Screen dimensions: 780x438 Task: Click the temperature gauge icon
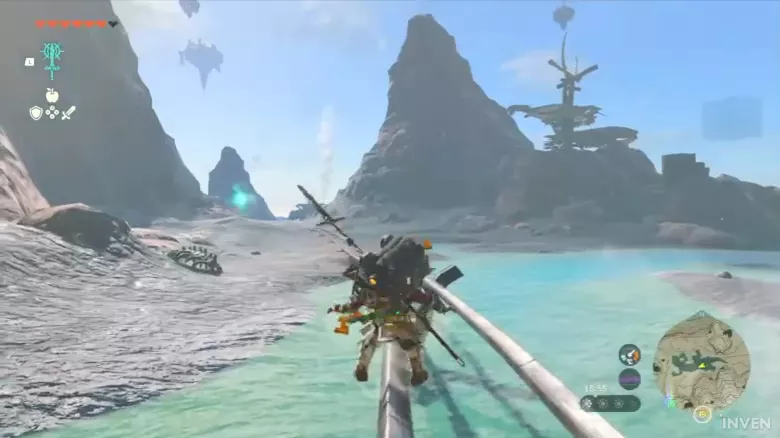click(x=629, y=354)
